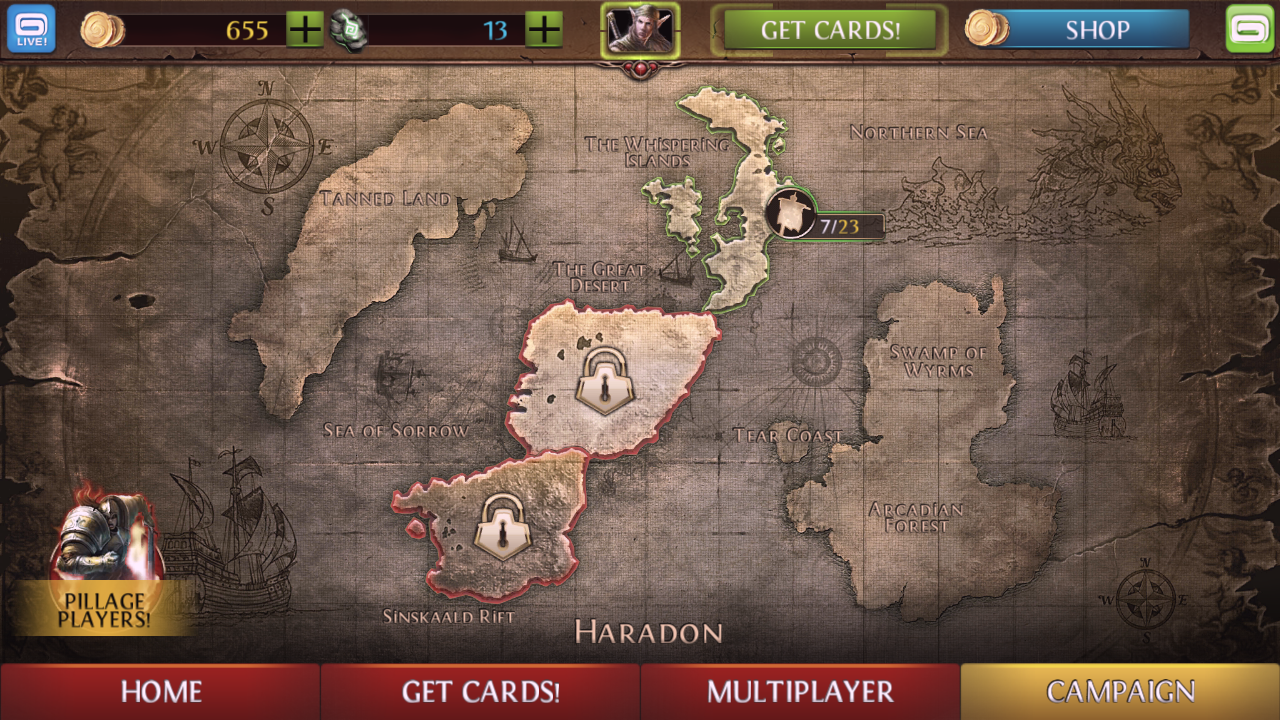Select the CAMPAIGN tab
This screenshot has width=1280, height=720.
pyautogui.click(x=1120, y=691)
